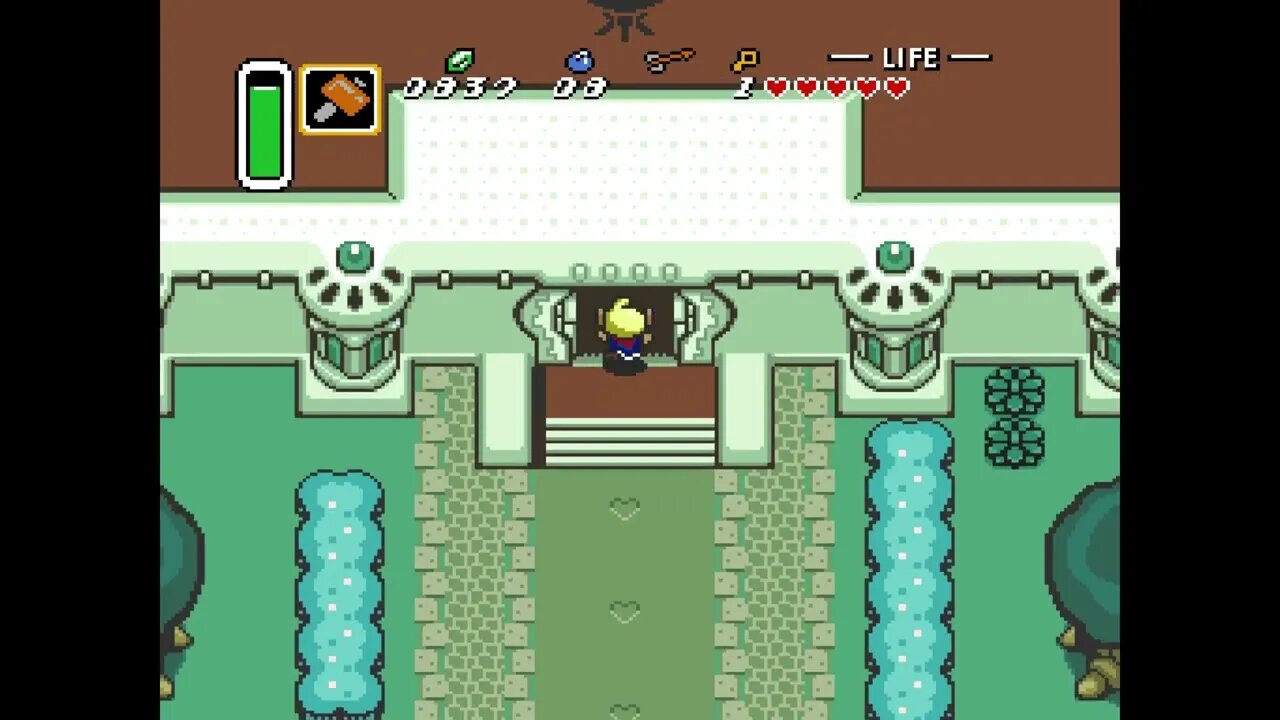Click the heart marking on the stone path
This screenshot has height=720, width=1280.
point(624,510)
